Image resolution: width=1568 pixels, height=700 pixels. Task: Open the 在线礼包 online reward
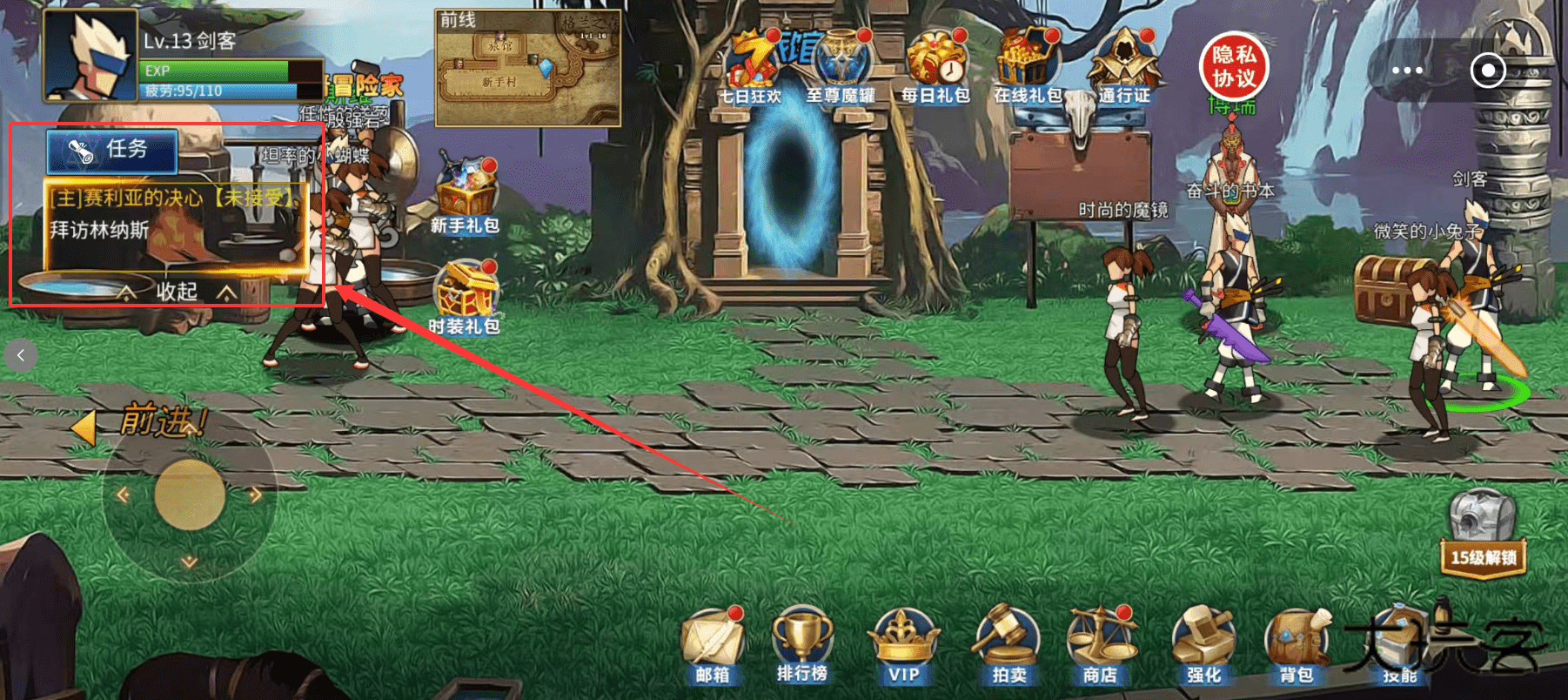click(x=1028, y=68)
